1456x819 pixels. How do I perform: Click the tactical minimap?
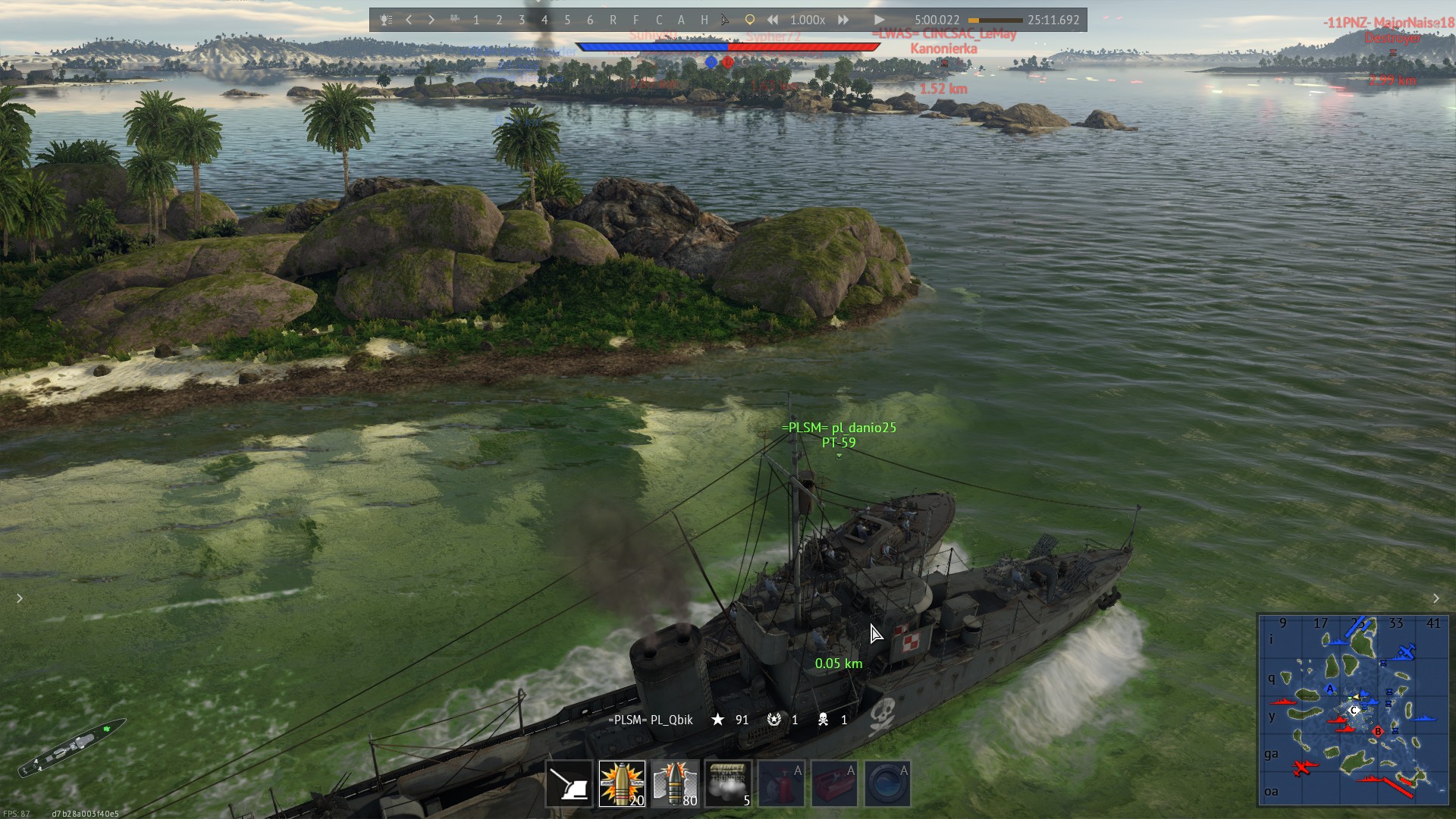[1353, 709]
